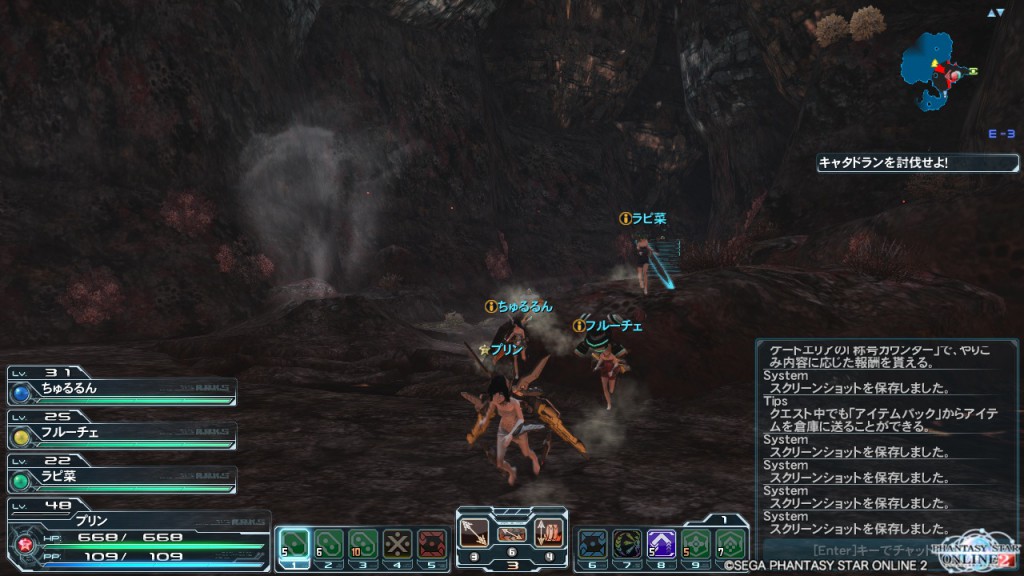Use the item in hotbar slot 2
This screenshot has height=576, width=1024.
(329, 544)
